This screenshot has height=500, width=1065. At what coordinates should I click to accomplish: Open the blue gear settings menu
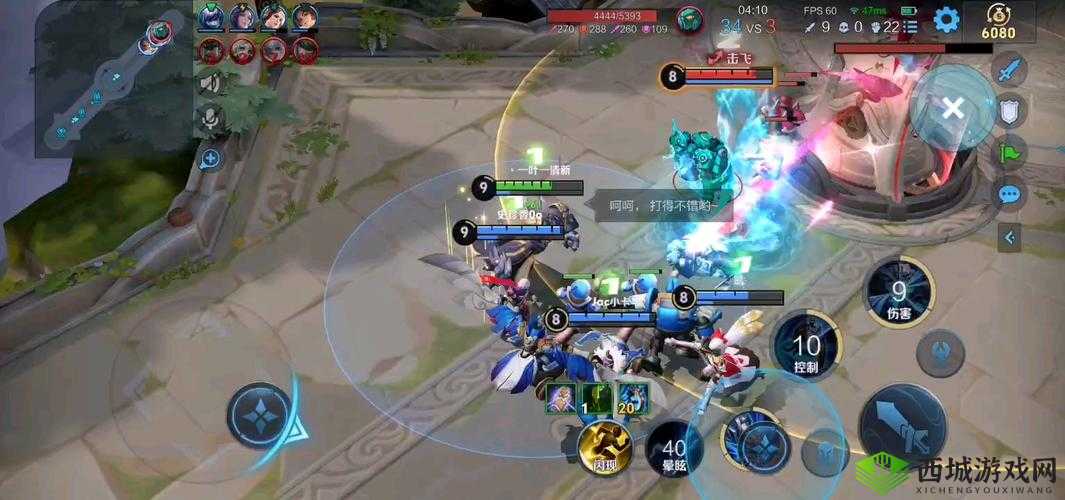[x=946, y=19]
